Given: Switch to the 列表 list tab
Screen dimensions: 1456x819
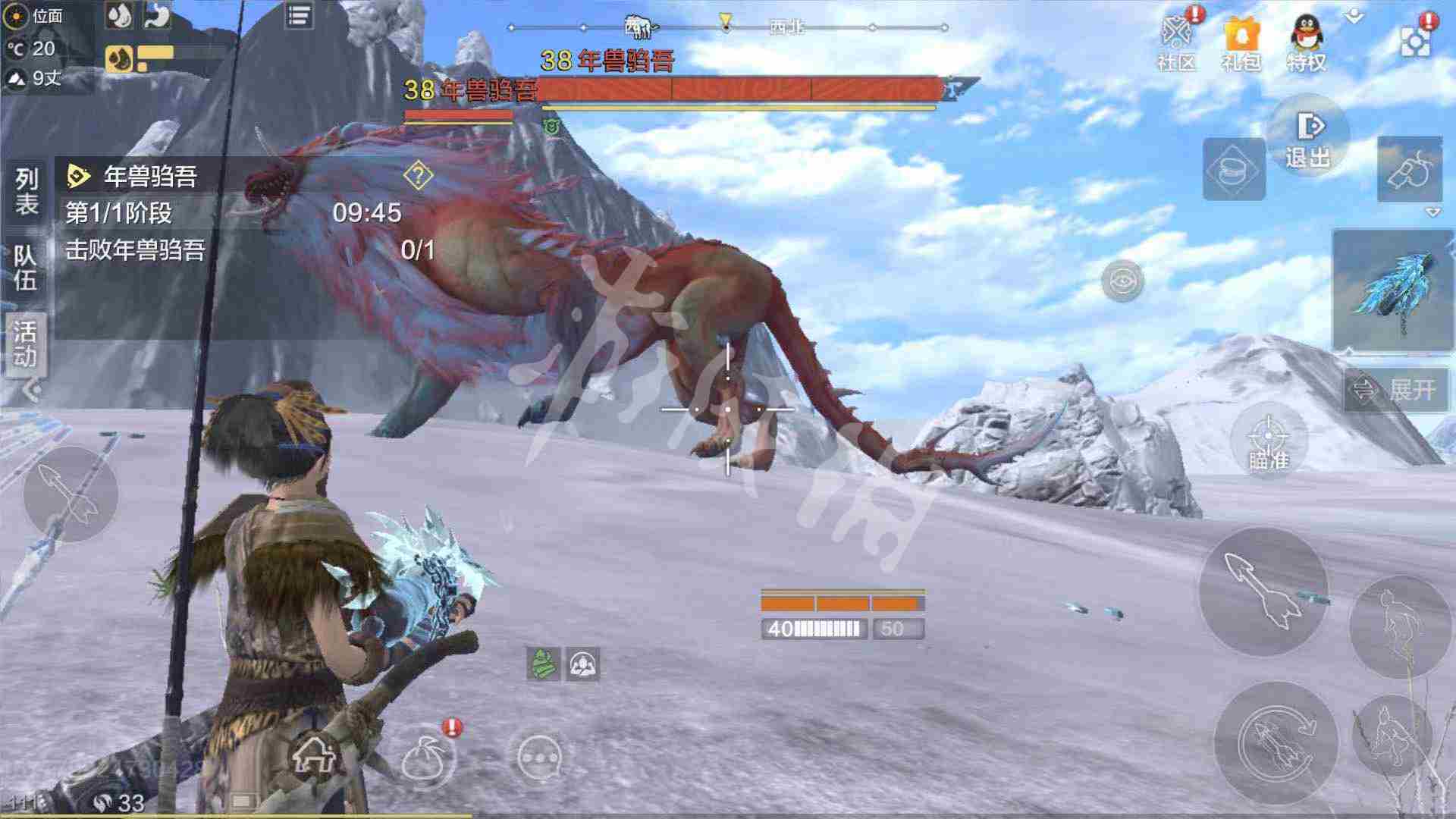Looking at the screenshot, I should [x=27, y=190].
